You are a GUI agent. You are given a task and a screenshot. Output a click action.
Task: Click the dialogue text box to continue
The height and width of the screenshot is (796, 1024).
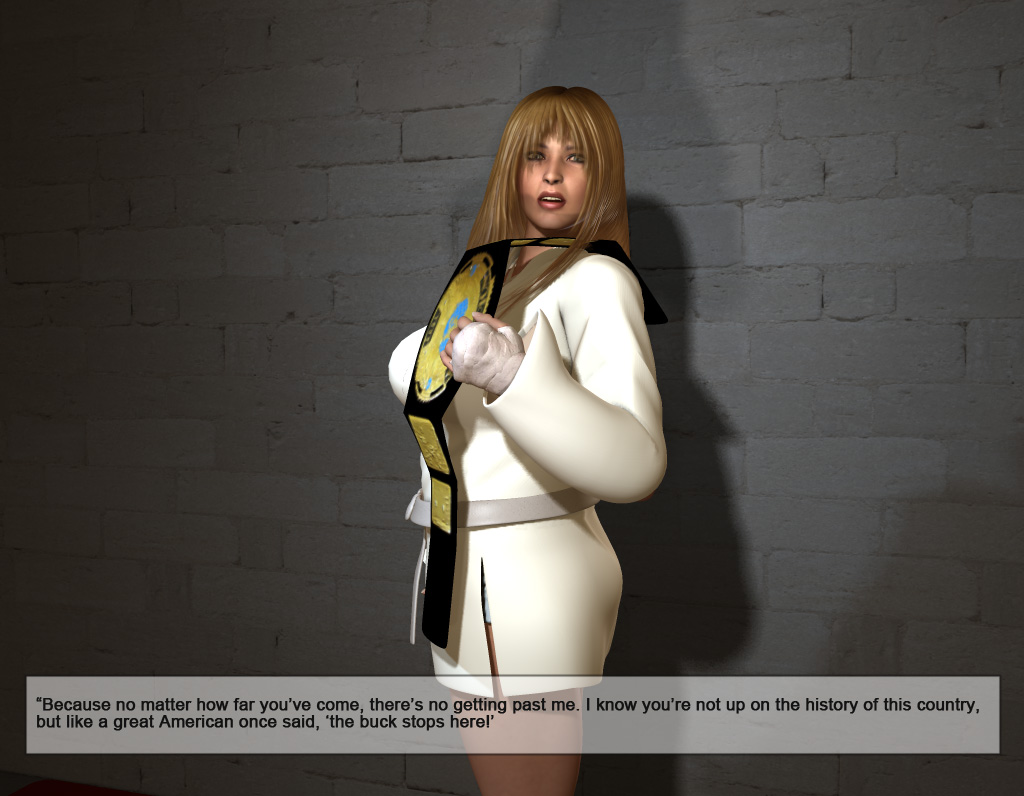512,714
